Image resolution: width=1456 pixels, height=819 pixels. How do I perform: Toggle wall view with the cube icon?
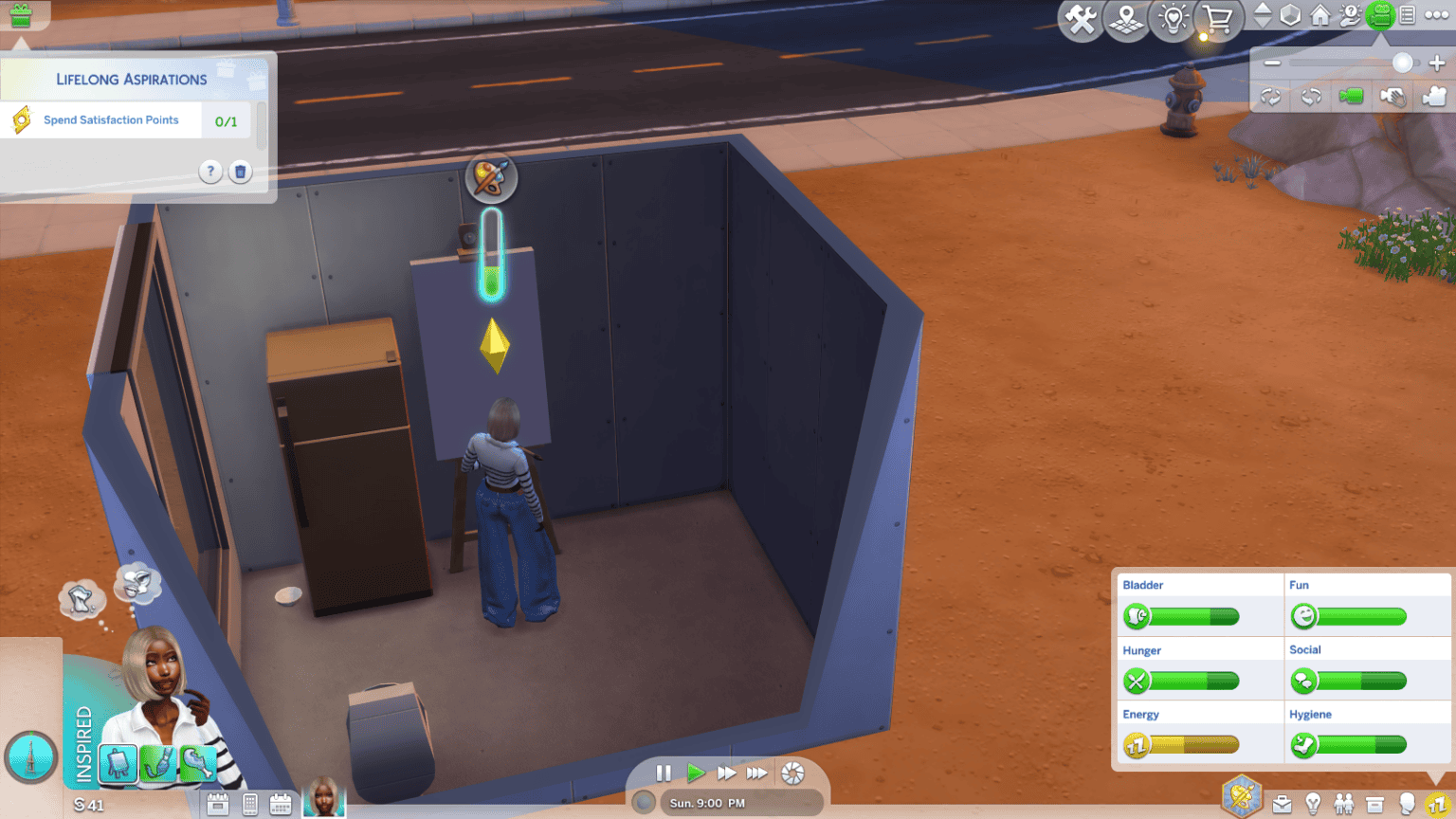1290,14
